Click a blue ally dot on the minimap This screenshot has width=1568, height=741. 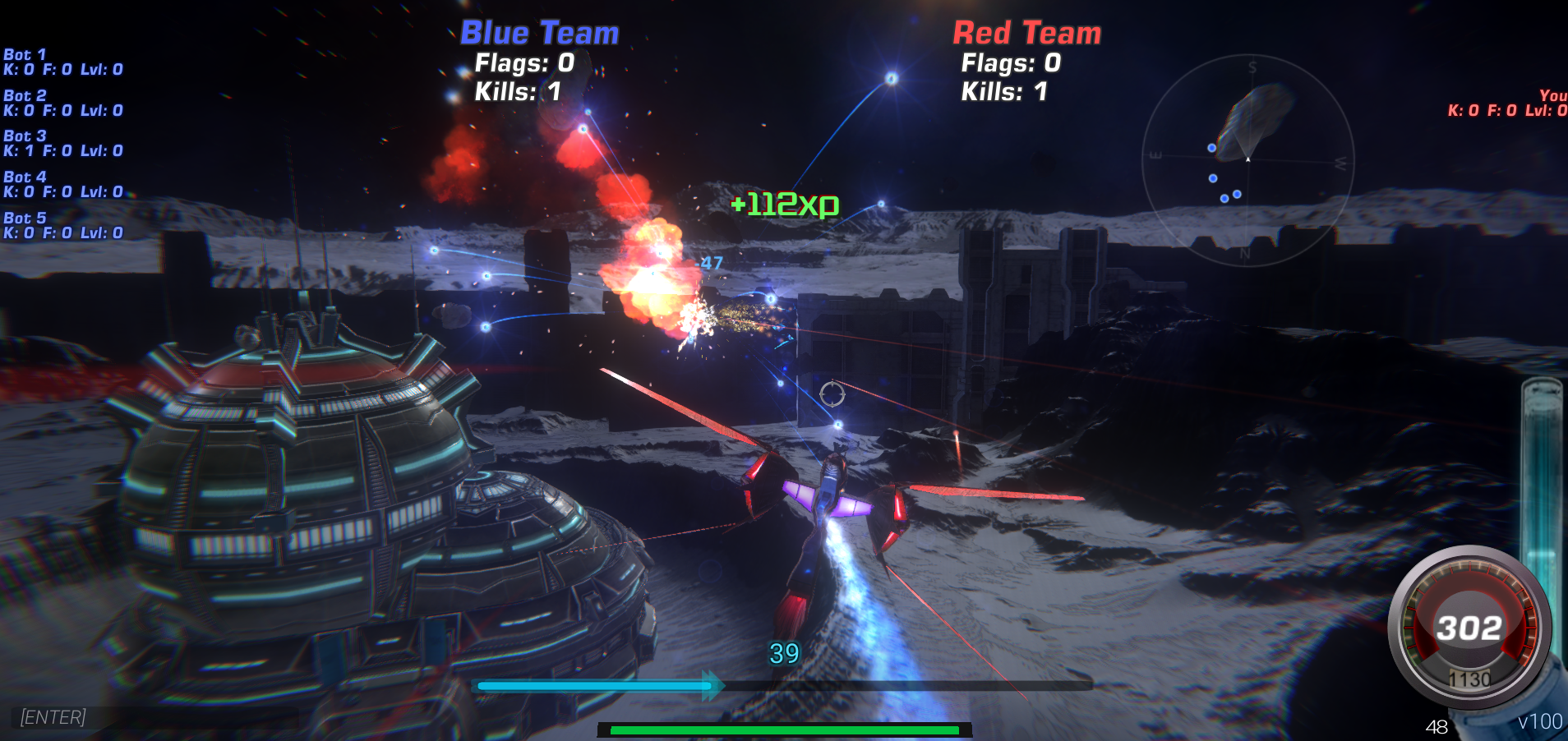coord(1212,146)
